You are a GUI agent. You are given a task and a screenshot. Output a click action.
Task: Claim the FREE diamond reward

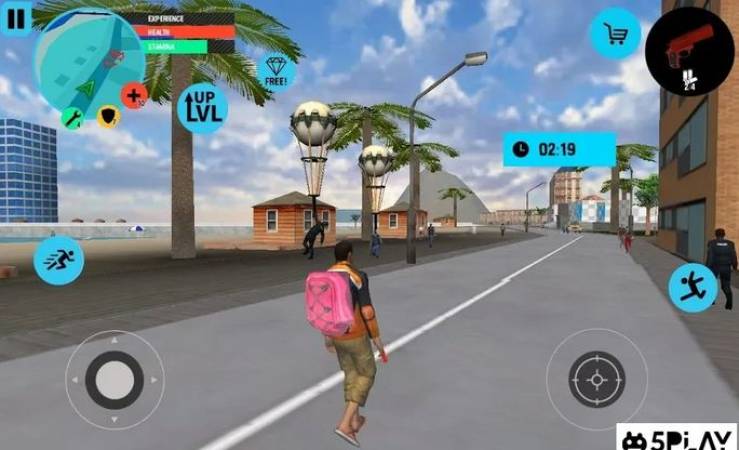pos(277,71)
